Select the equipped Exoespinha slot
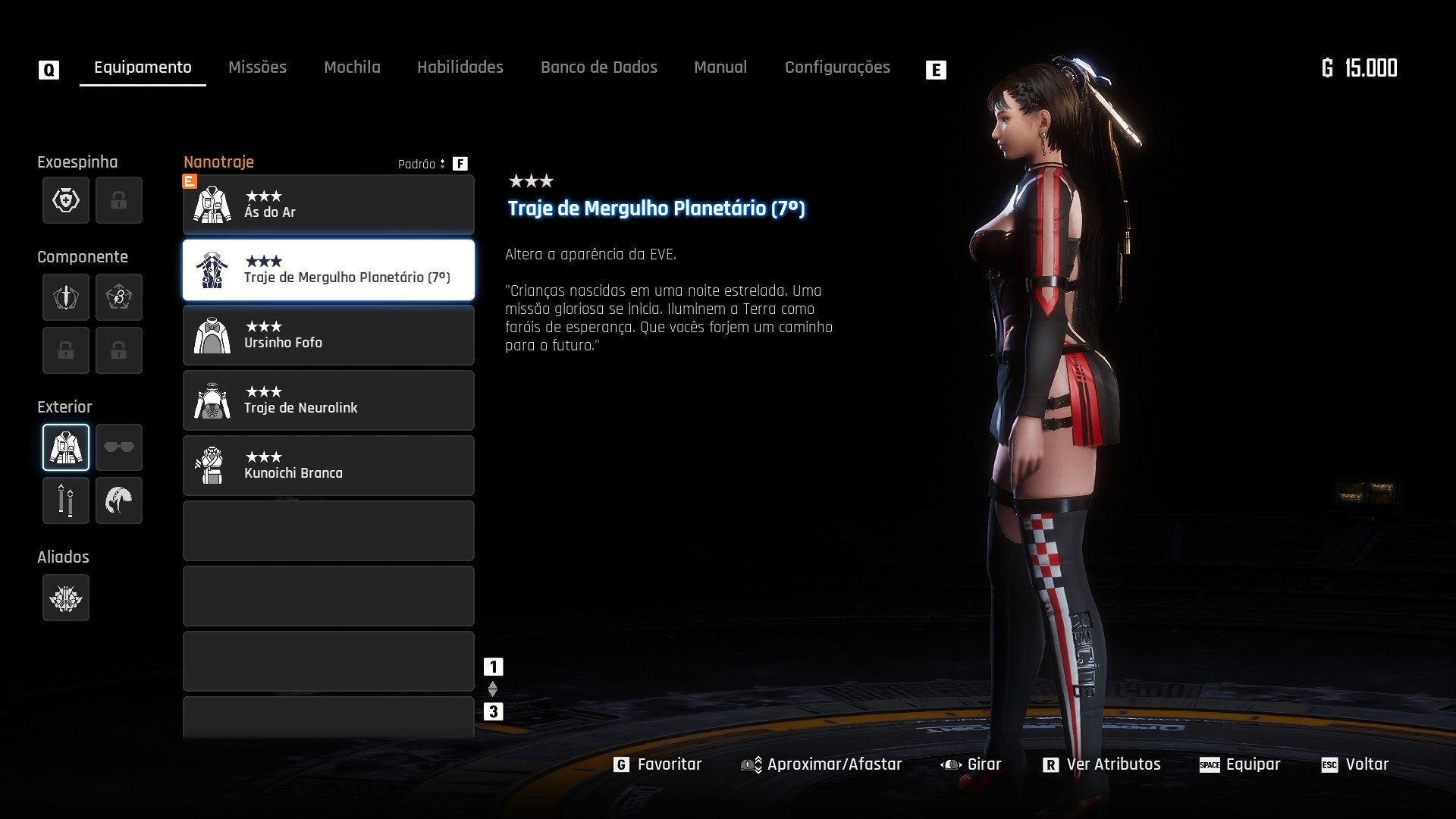 point(66,200)
